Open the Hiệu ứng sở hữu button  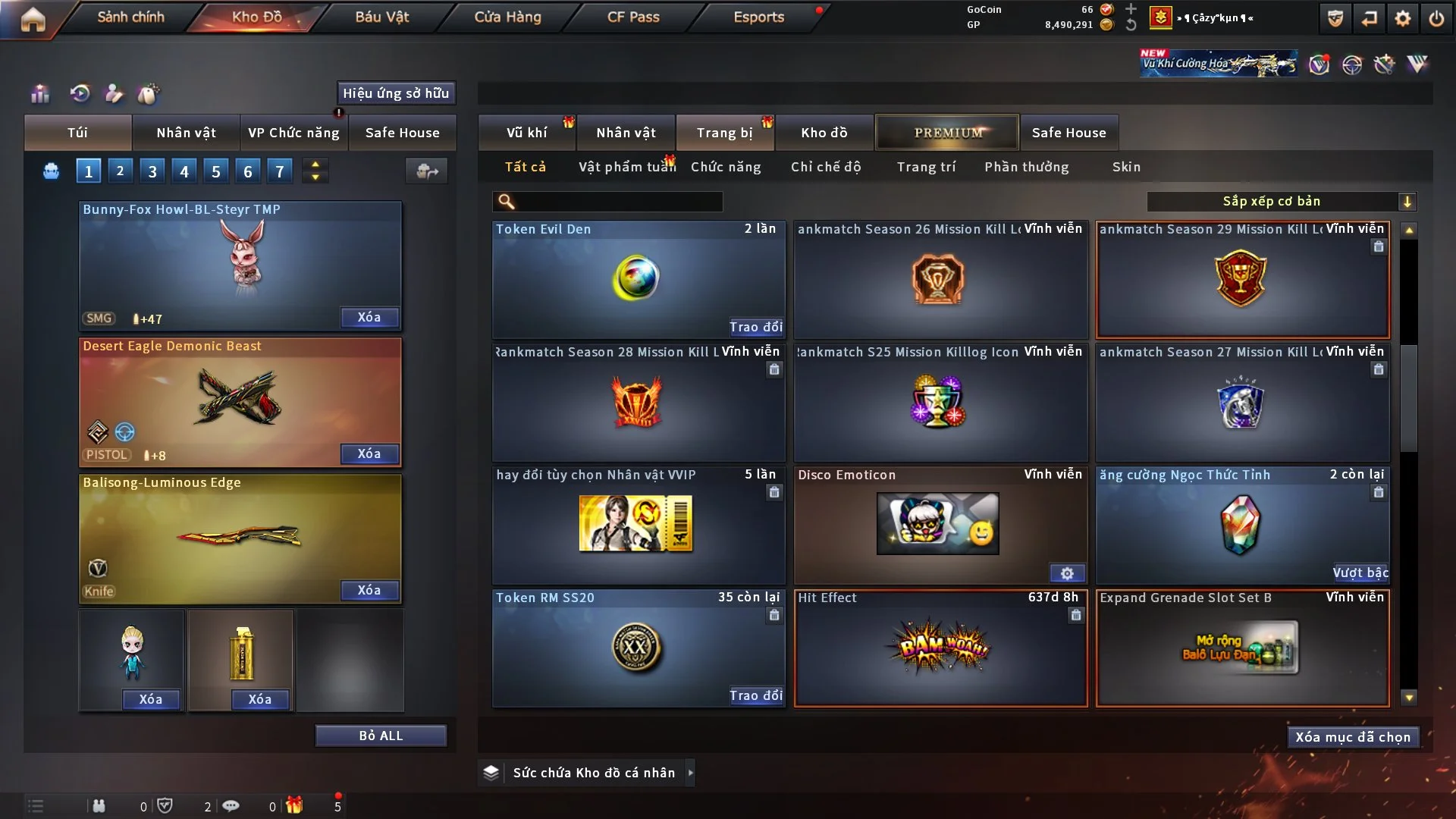point(396,93)
